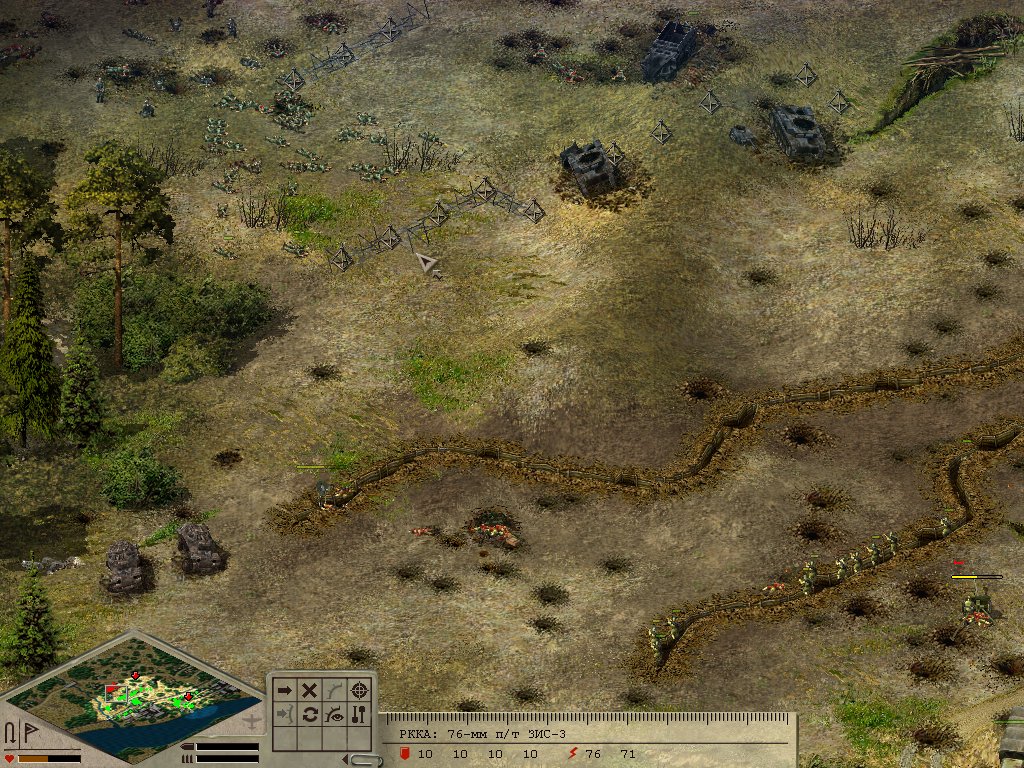Click the X stop command

[x=310, y=690]
